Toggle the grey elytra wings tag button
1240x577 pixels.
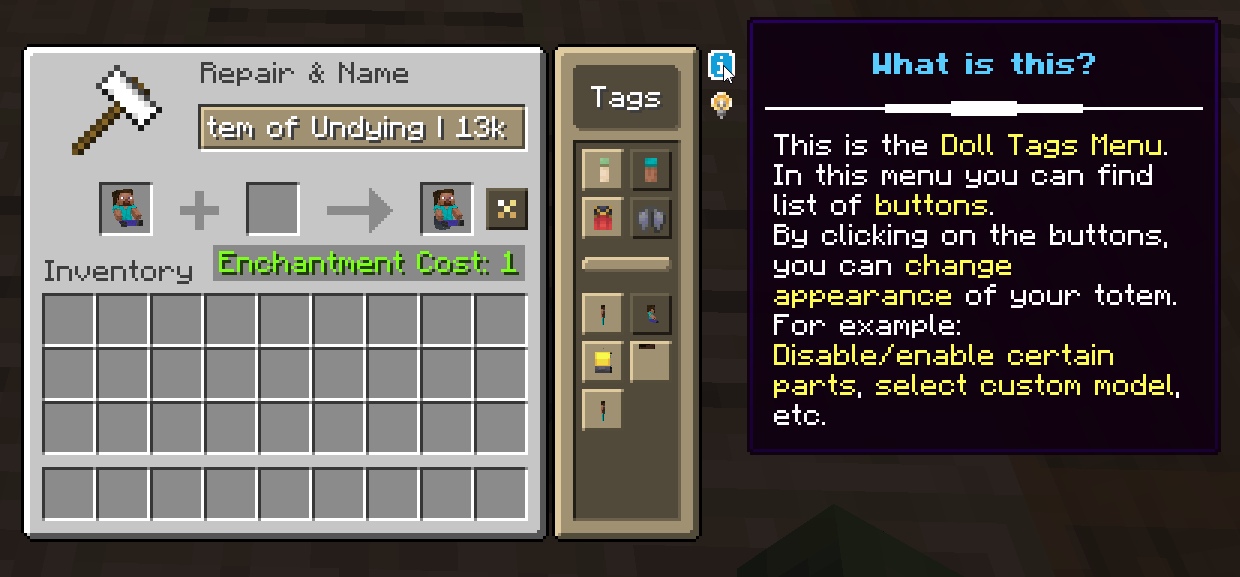point(651,218)
